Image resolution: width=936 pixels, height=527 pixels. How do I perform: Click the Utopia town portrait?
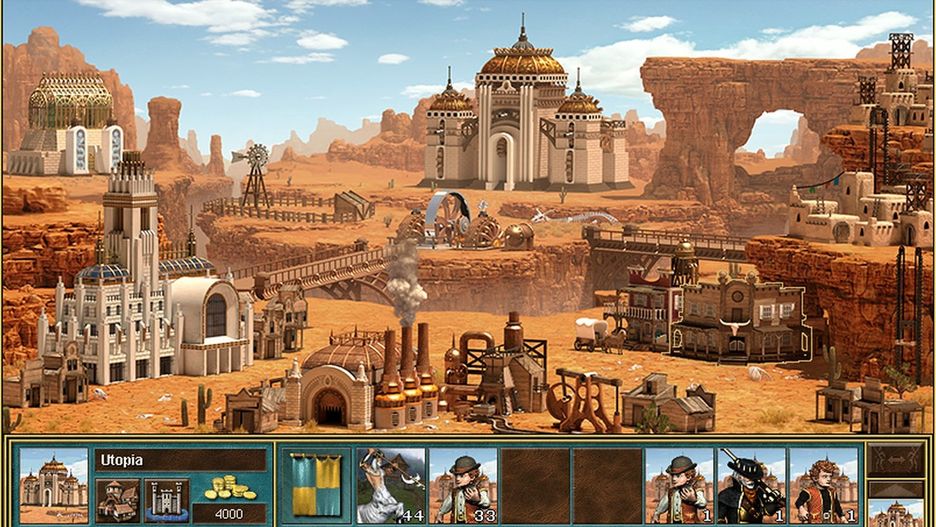click(53, 484)
